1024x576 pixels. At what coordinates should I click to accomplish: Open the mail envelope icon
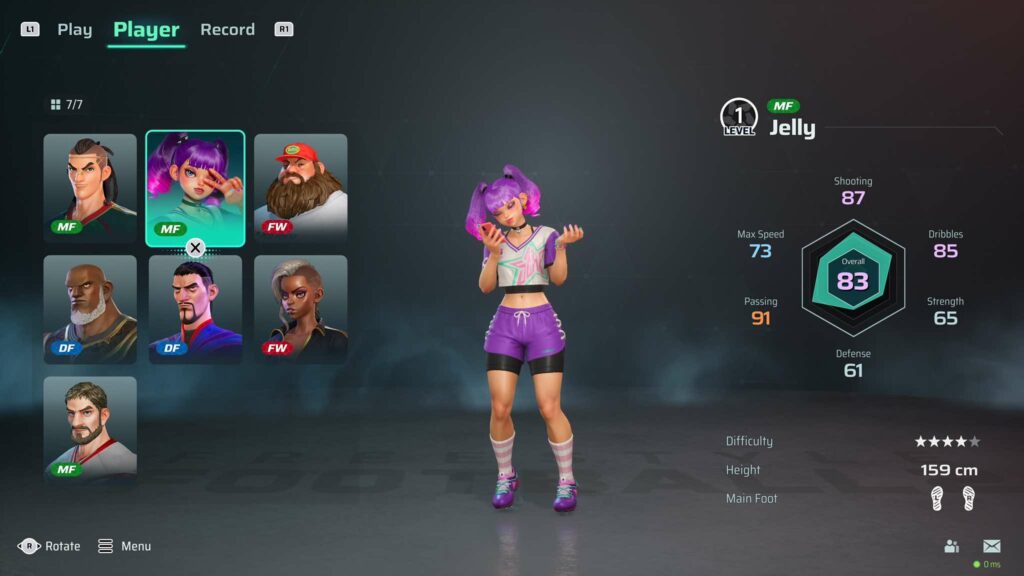991,546
